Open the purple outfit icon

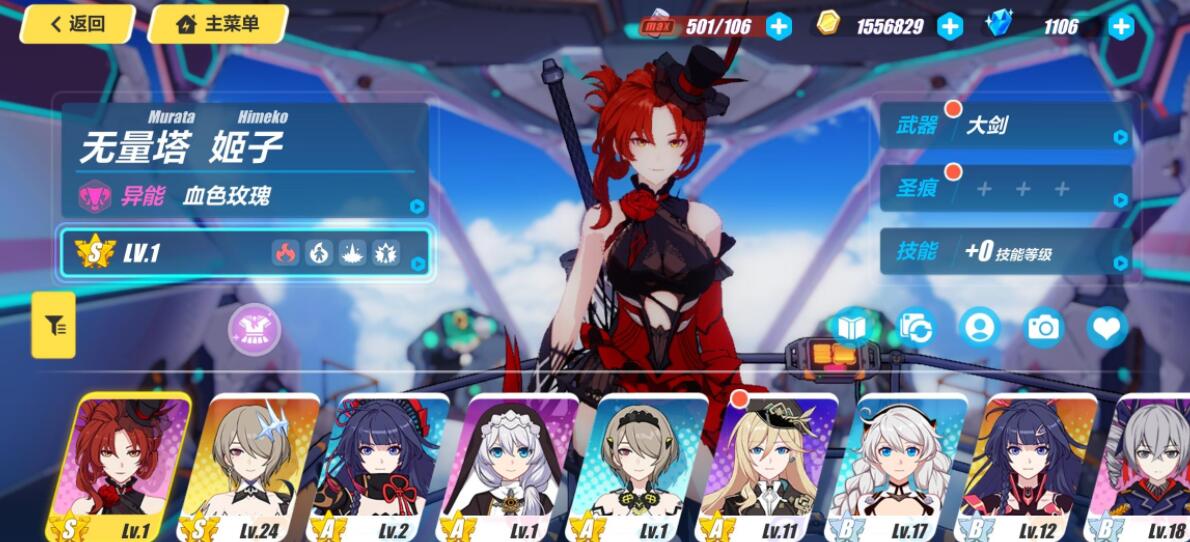[x=254, y=329]
